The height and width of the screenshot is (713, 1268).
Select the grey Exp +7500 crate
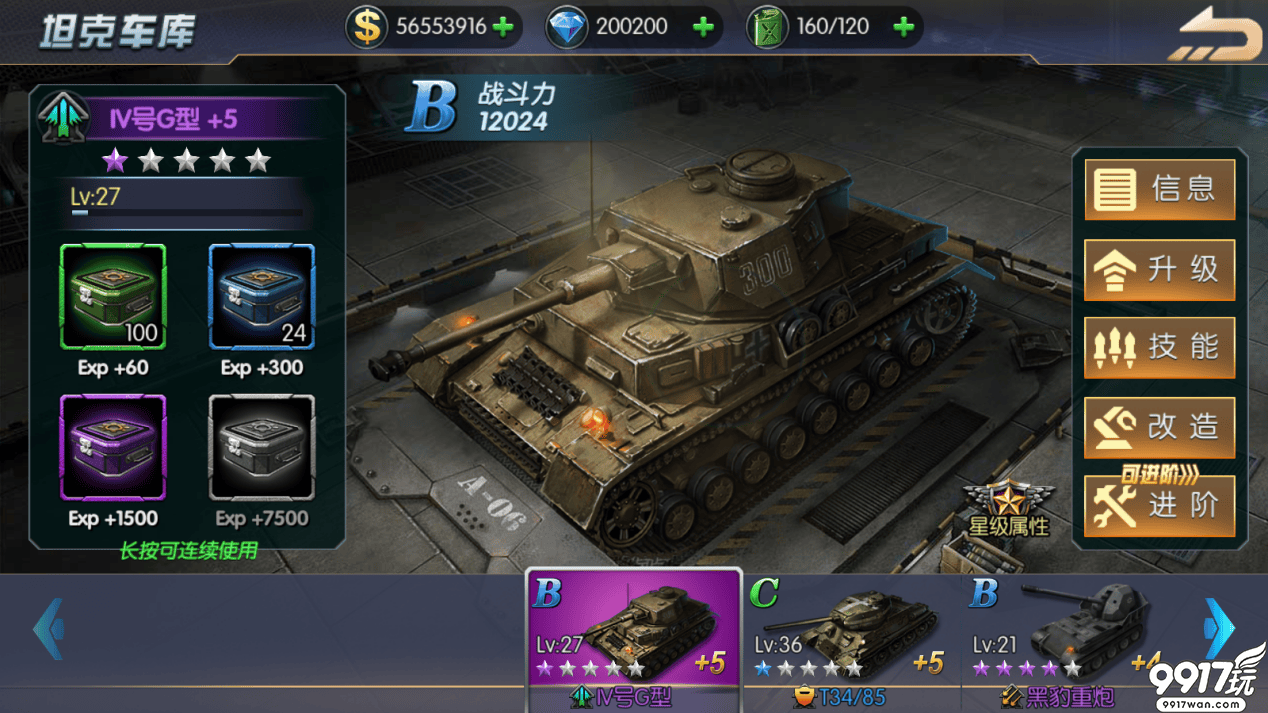(261, 447)
